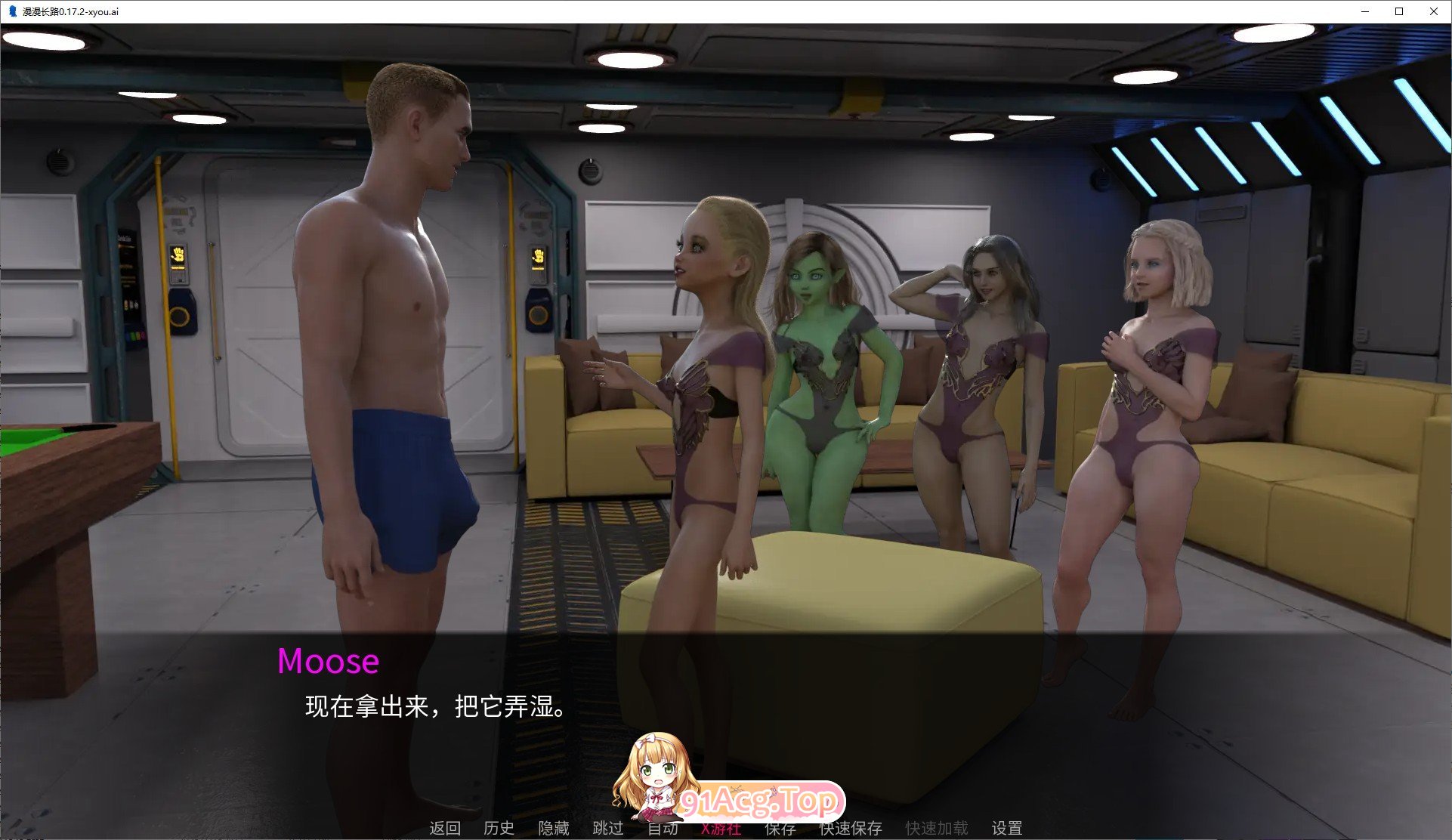
Task: Click the Moose name label
Action: coord(328,662)
